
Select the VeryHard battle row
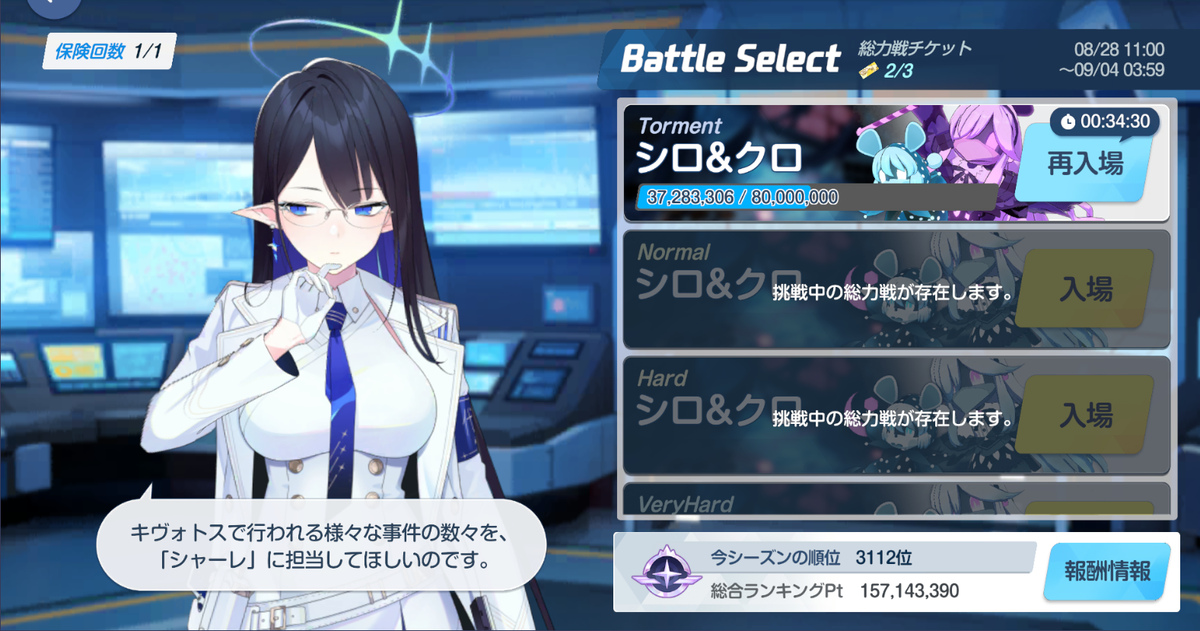click(x=893, y=502)
